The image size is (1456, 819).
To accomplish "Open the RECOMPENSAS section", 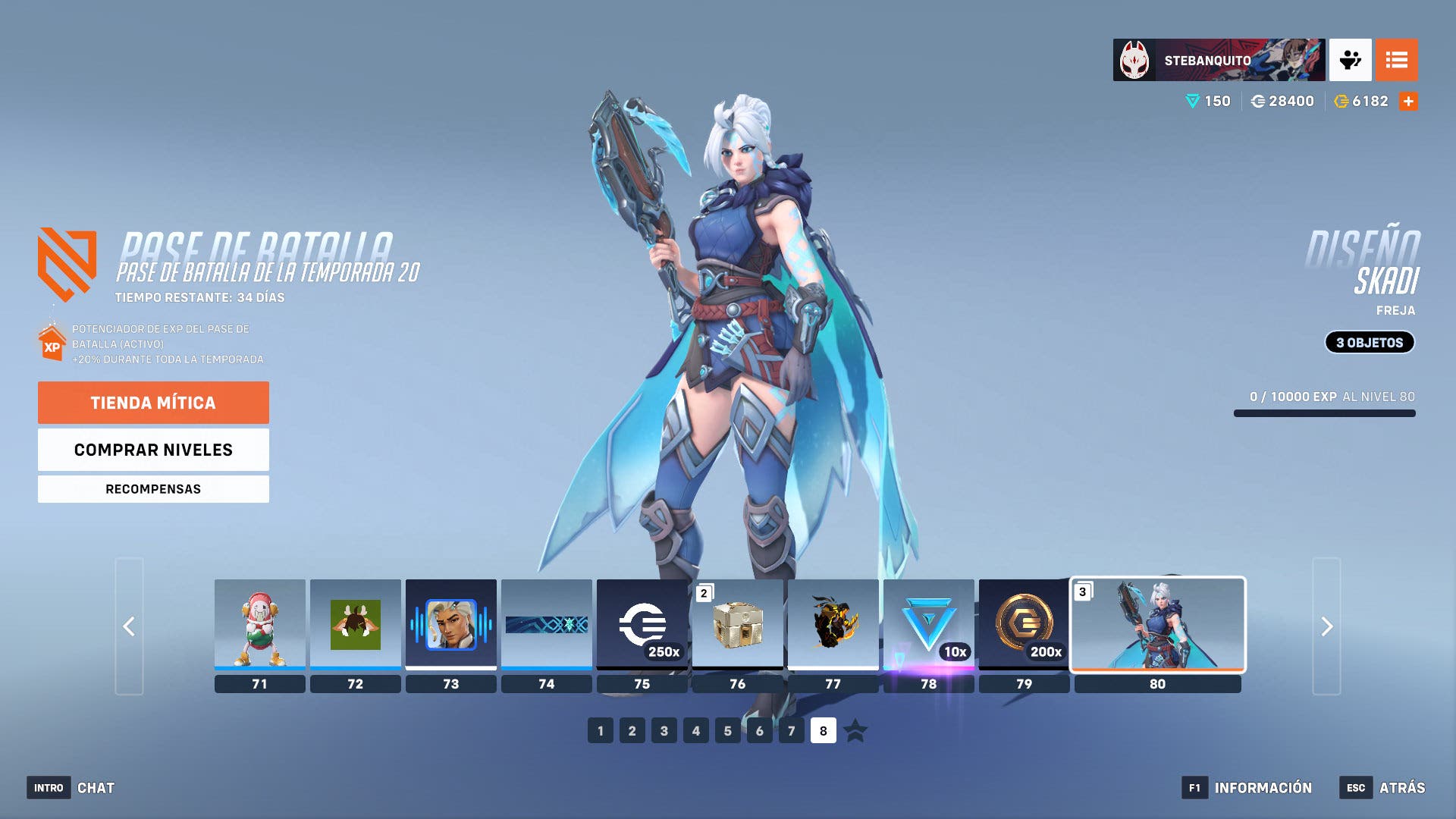I will click(153, 488).
